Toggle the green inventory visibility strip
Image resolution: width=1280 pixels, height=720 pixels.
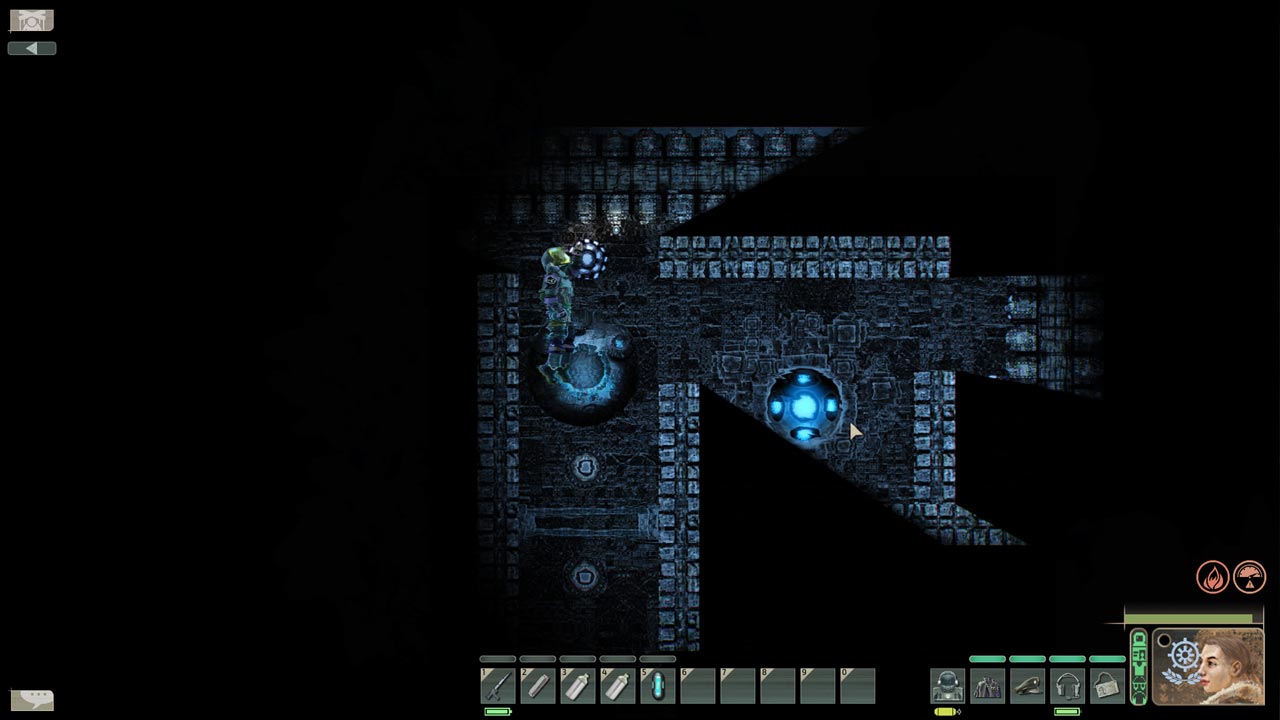coord(1138,666)
